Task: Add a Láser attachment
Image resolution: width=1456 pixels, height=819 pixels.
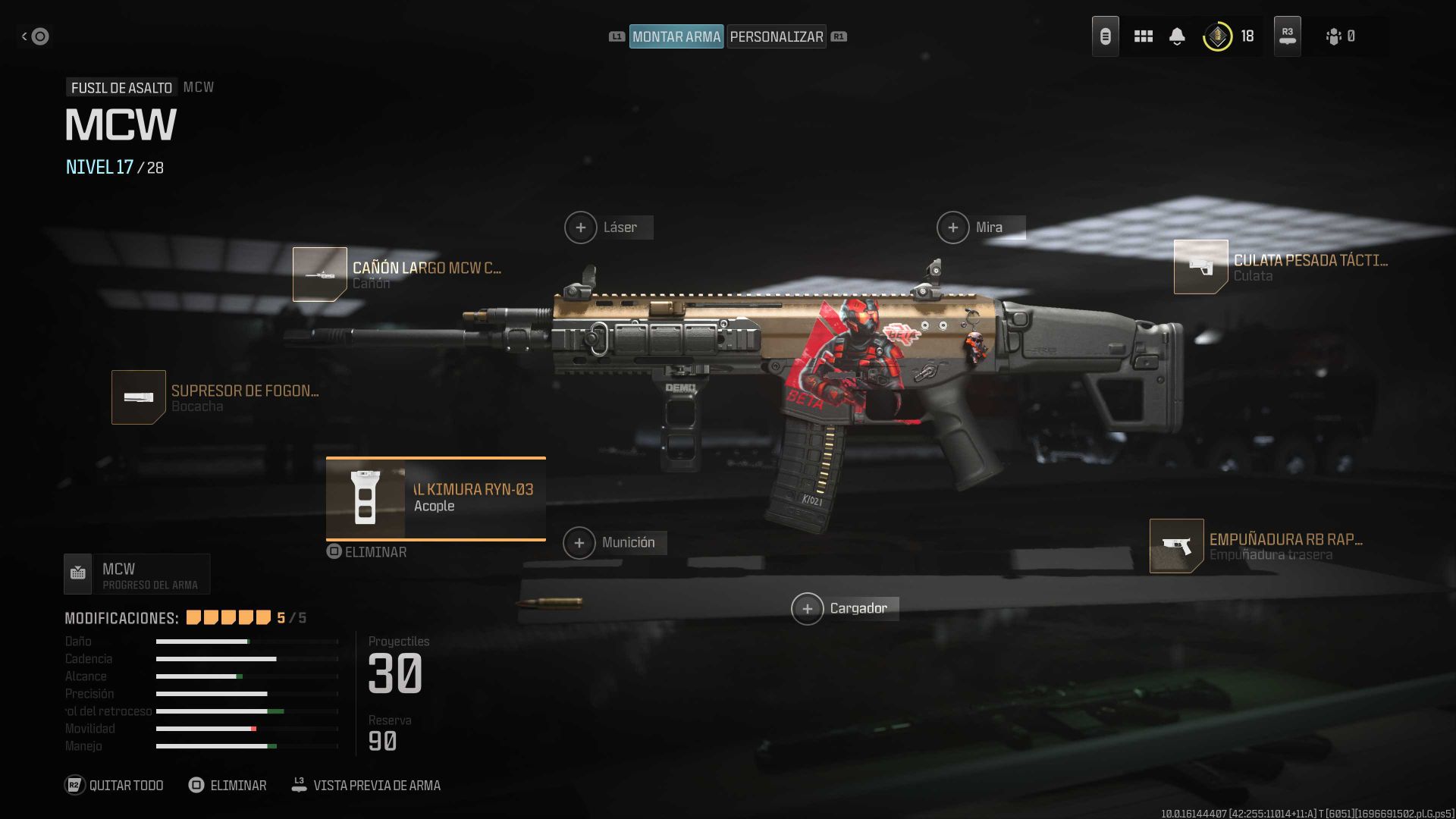Action: coord(582,227)
